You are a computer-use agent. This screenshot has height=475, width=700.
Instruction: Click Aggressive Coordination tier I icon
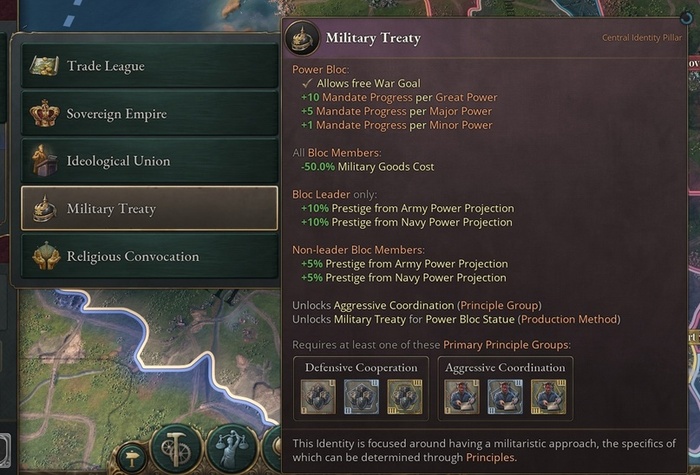click(x=461, y=397)
